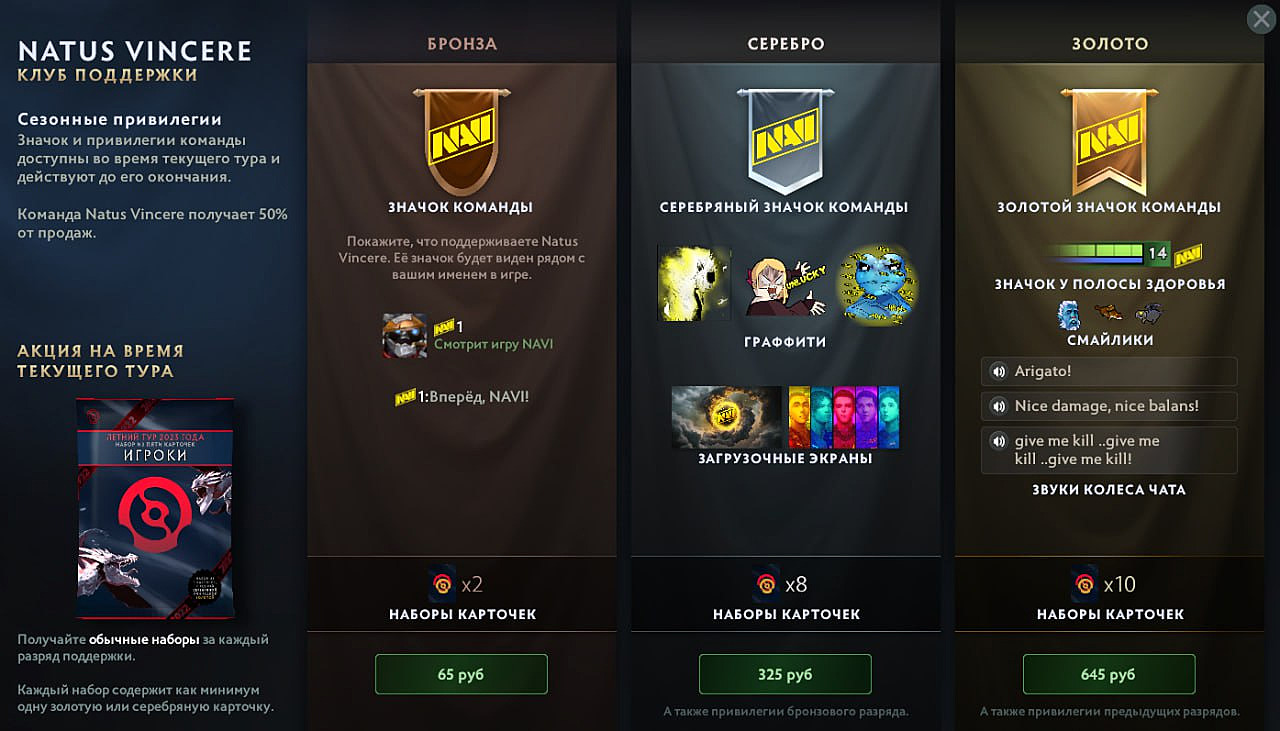Screen dimensions: 1280x731
Task: Close the Natus Vincere supporters club window
Action: (x=1261, y=19)
